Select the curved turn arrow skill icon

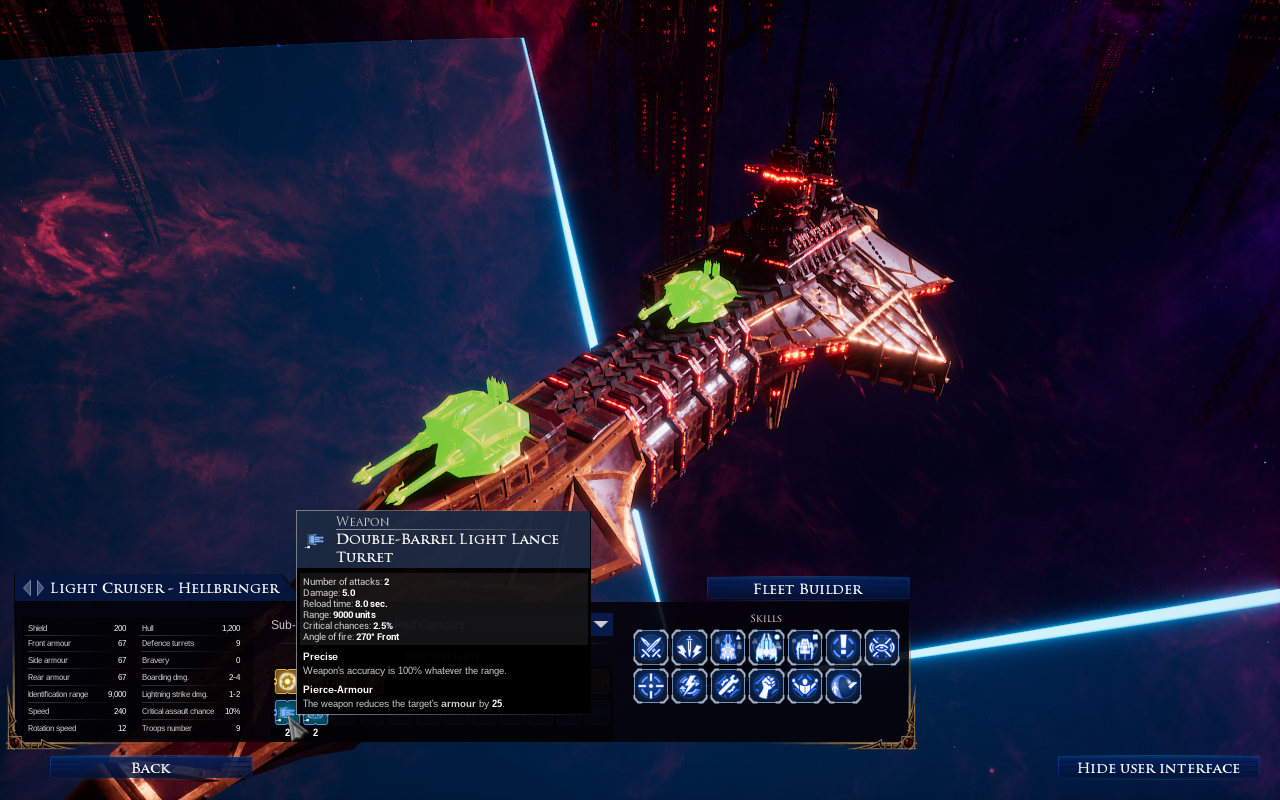(843, 686)
